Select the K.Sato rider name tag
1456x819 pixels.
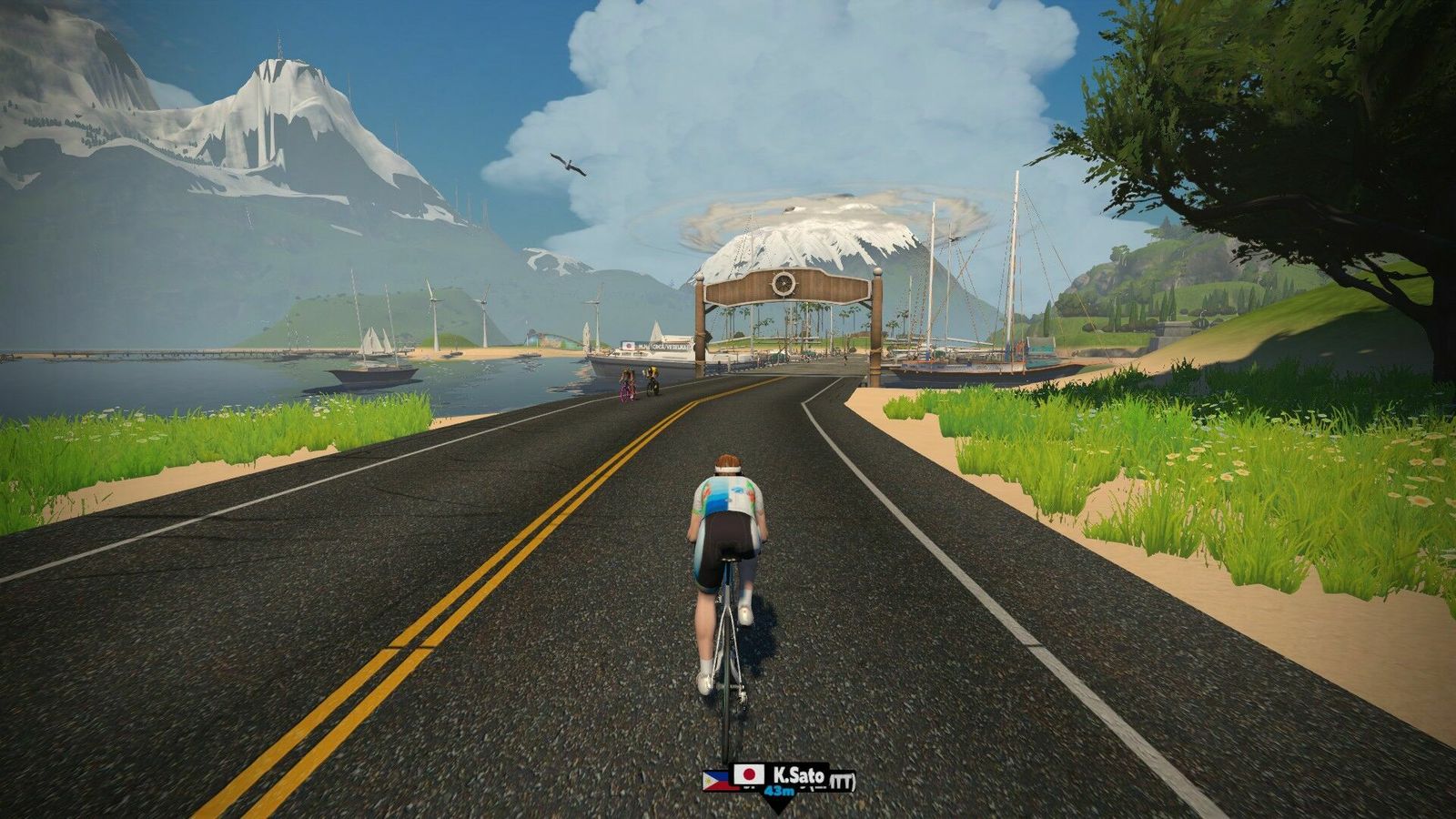pos(781,776)
